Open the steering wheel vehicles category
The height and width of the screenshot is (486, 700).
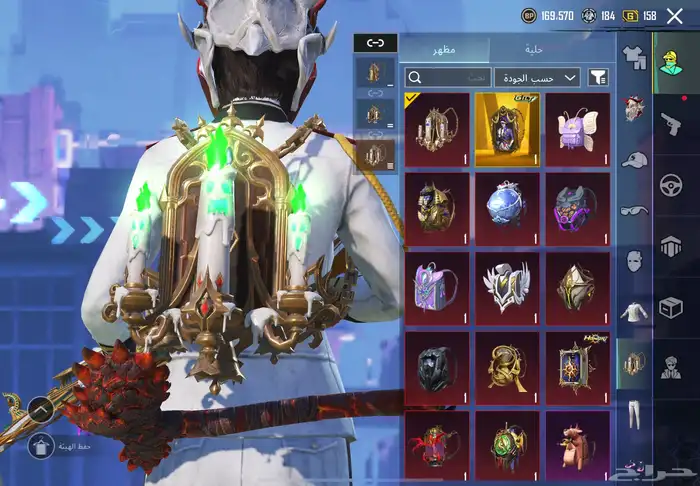pyautogui.click(x=670, y=185)
